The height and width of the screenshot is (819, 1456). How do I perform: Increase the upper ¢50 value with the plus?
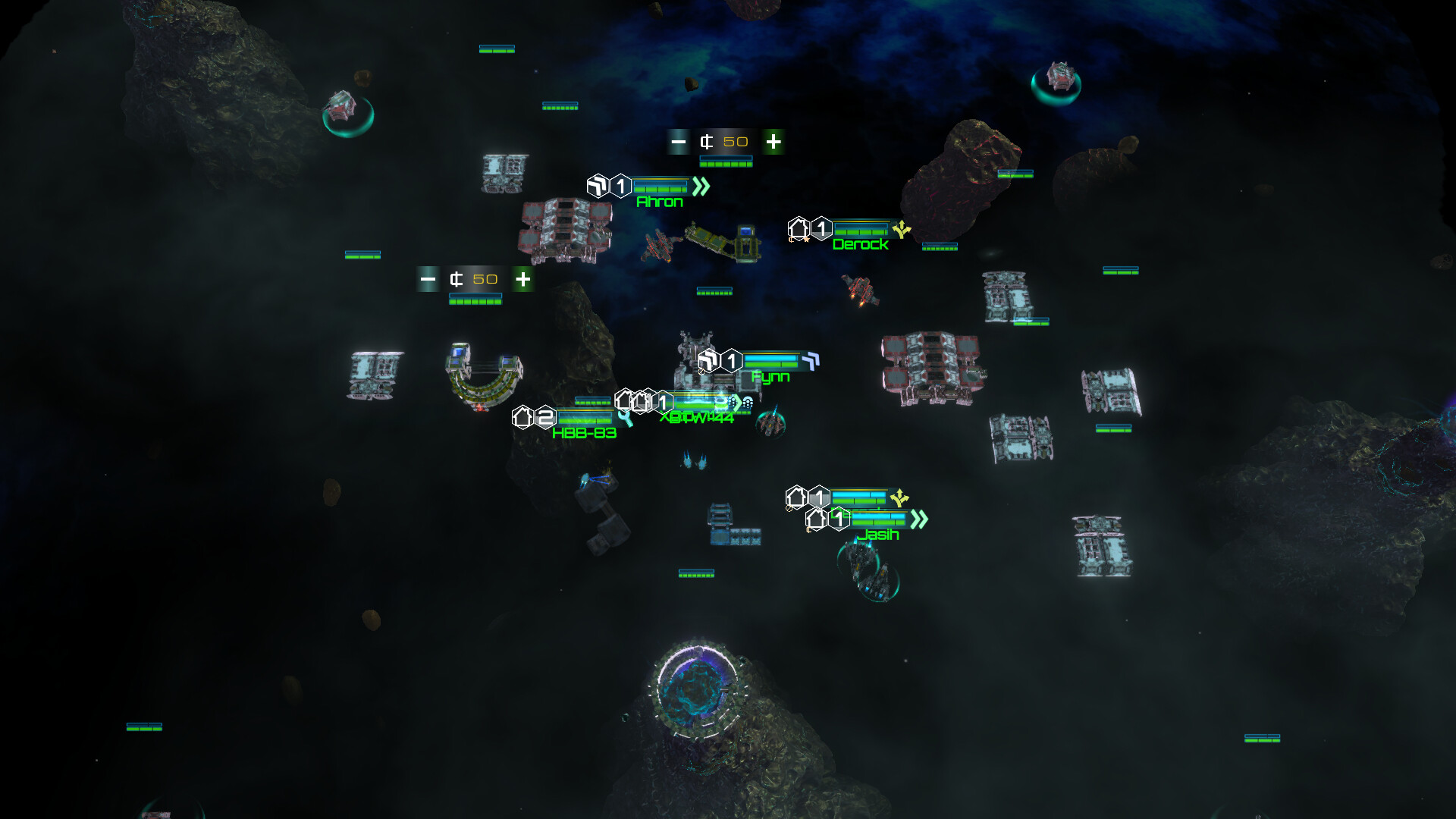pyautogui.click(x=773, y=140)
